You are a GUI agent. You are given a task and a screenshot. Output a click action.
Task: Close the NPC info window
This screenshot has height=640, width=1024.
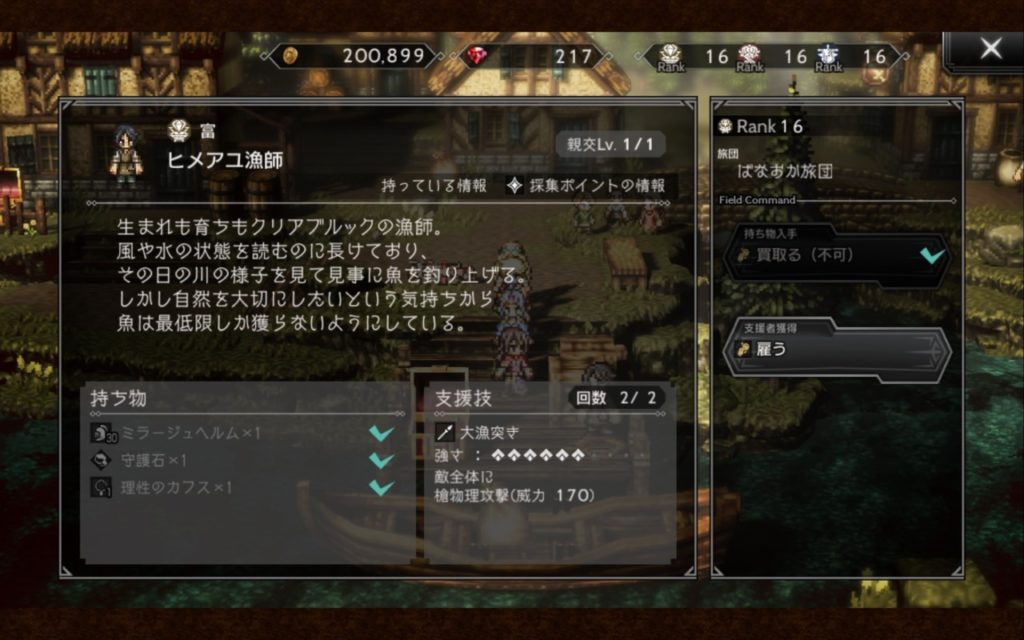point(989,49)
